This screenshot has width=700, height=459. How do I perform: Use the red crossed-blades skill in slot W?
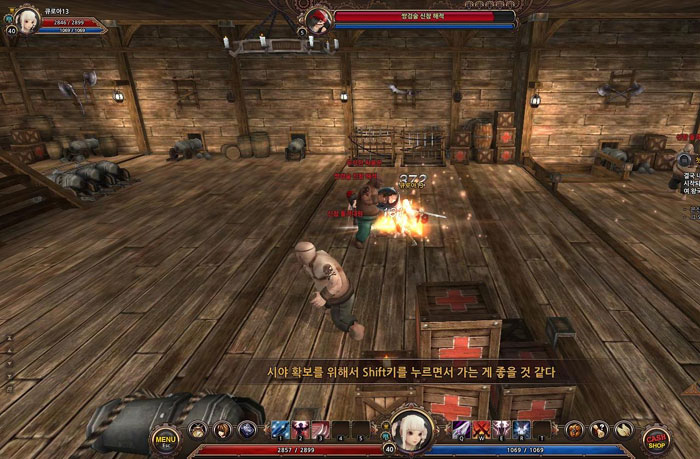point(480,430)
